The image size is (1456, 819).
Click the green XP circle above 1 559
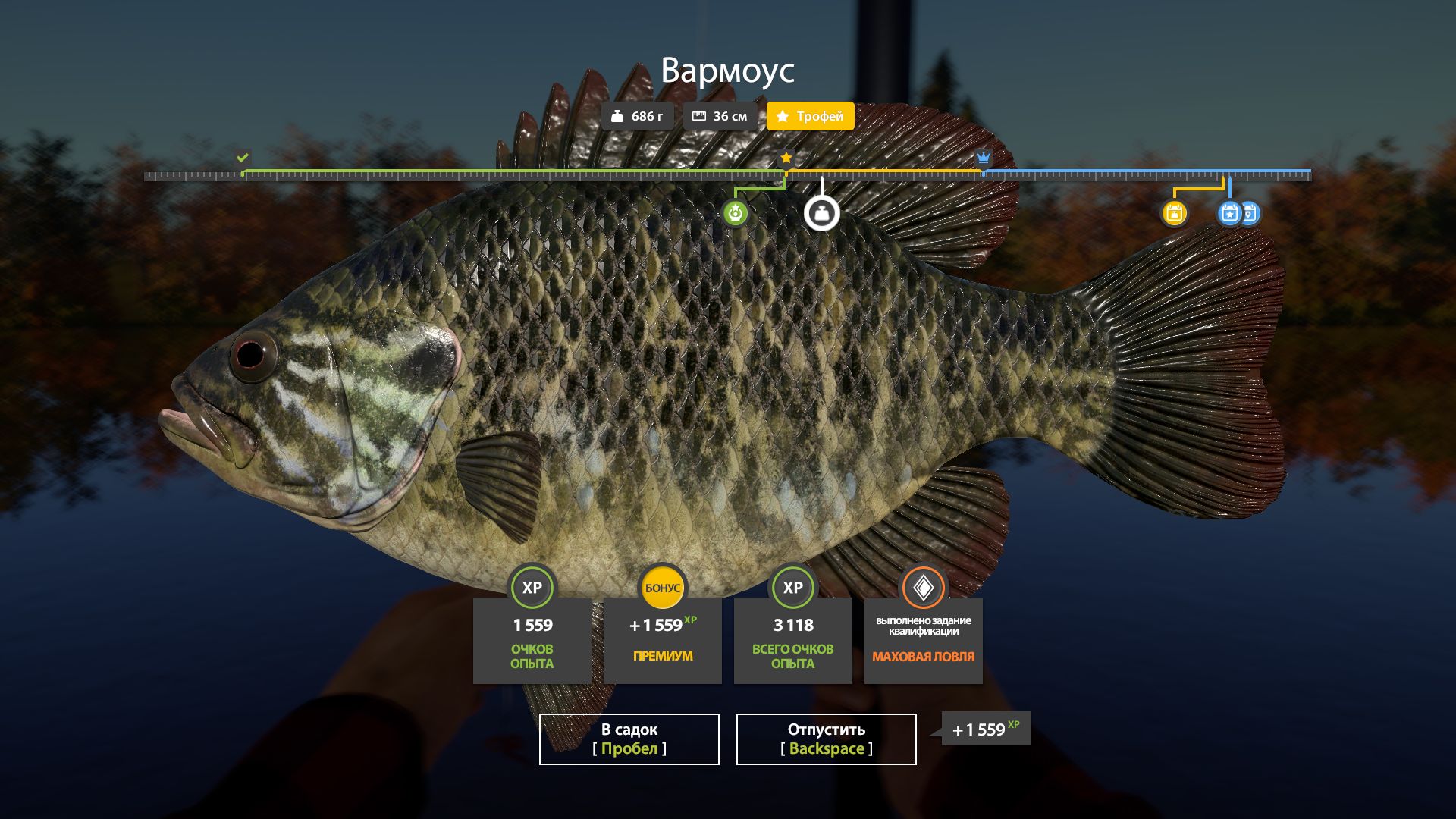click(532, 588)
